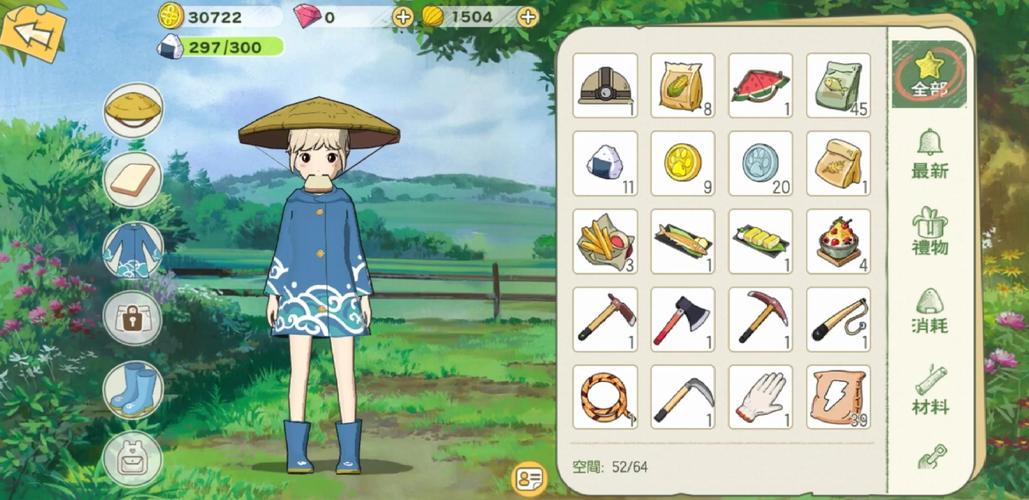Image resolution: width=1029 pixels, height=500 pixels.
Task: Add more gold shells with plus button
Action: click(528, 16)
